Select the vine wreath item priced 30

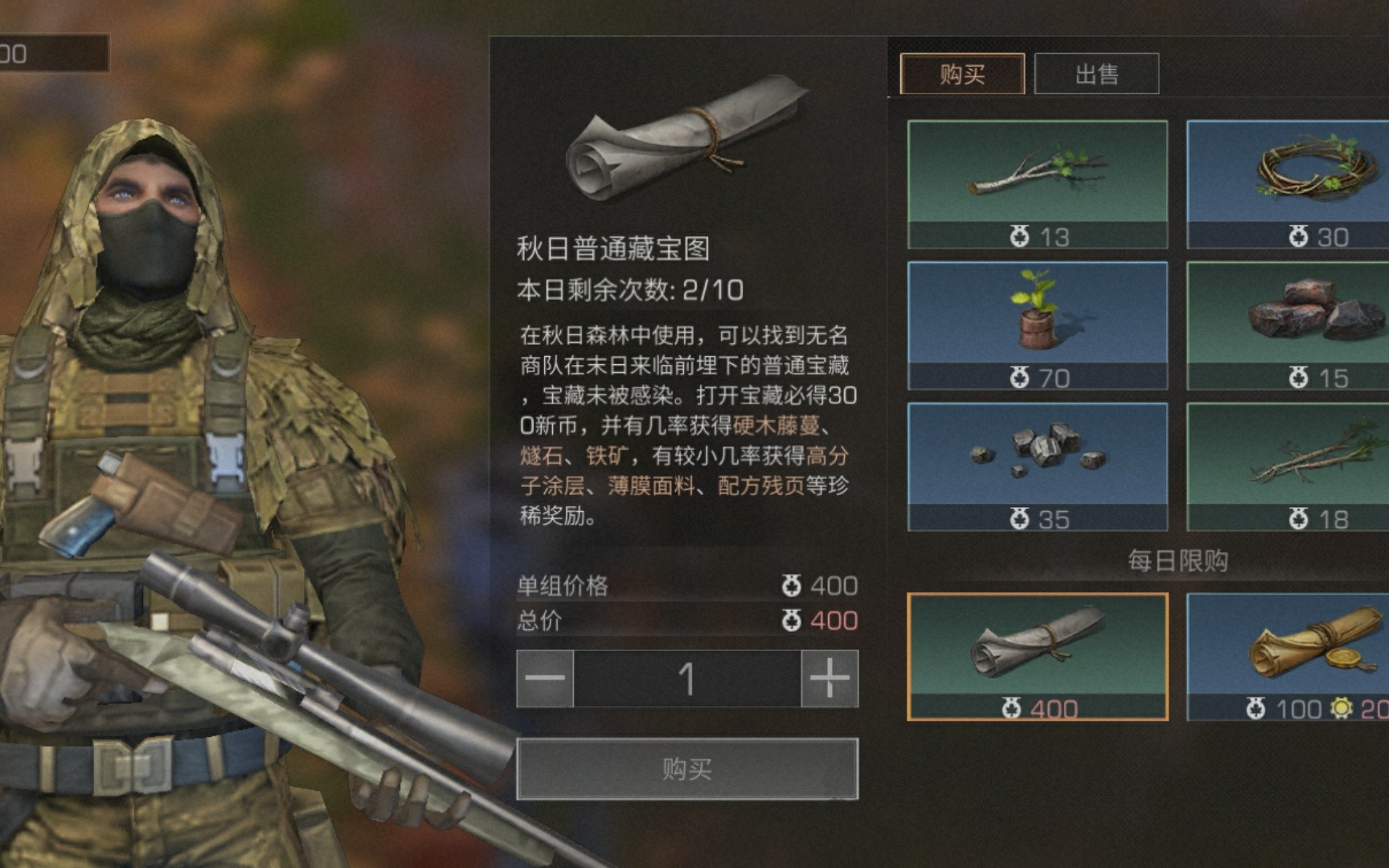1288,184
